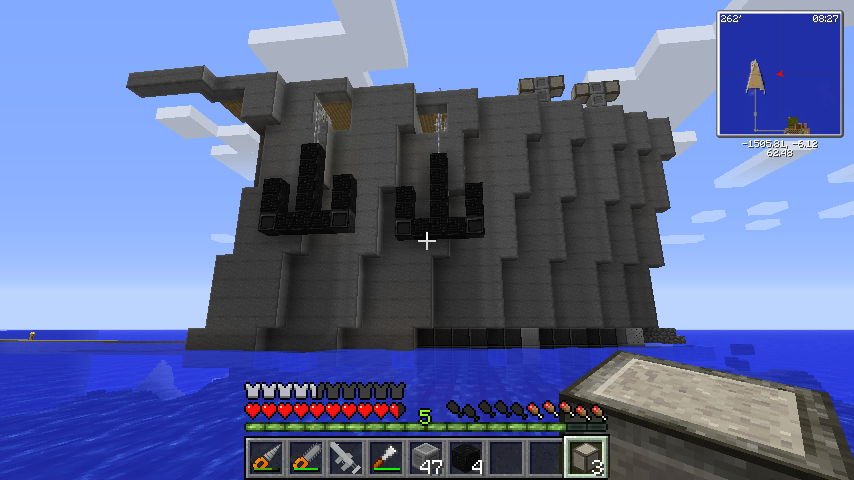Select the black block stack of 4
This screenshot has width=854, height=480.
(x=466, y=458)
